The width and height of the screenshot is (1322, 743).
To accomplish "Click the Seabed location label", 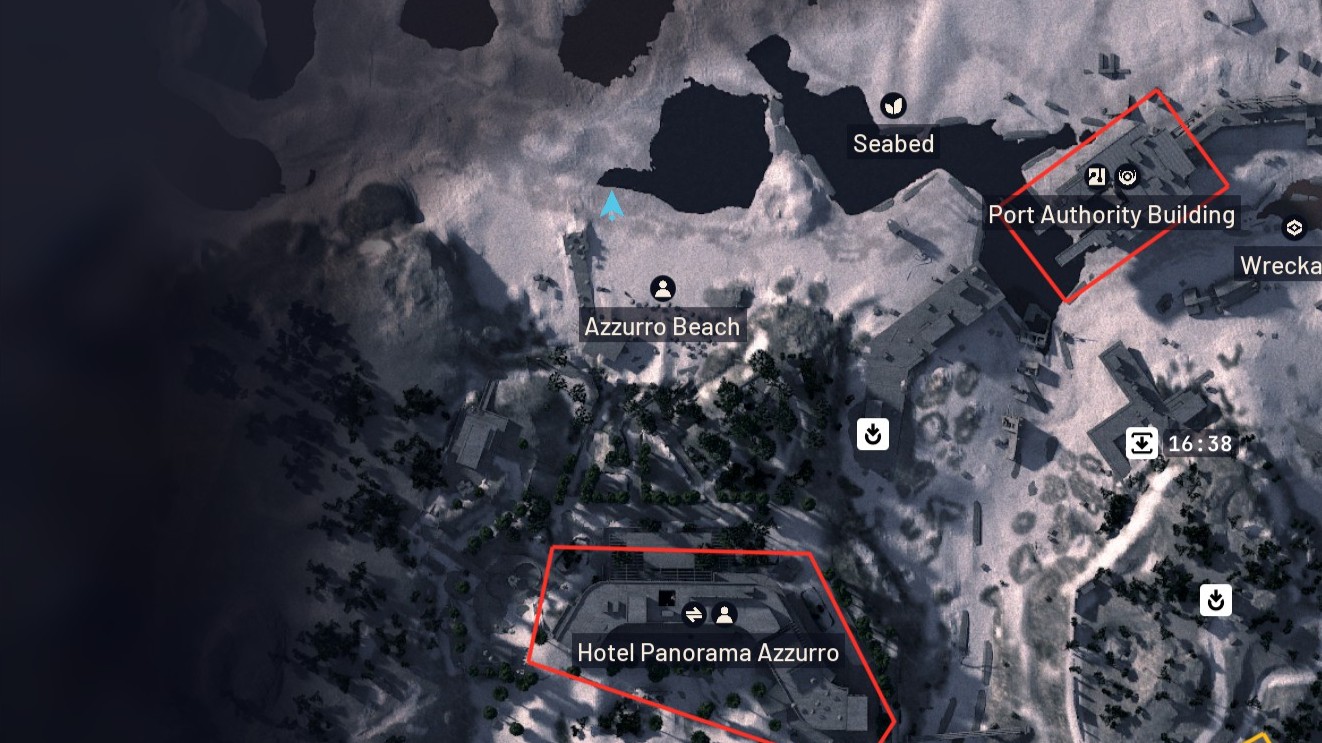I will coord(893,144).
